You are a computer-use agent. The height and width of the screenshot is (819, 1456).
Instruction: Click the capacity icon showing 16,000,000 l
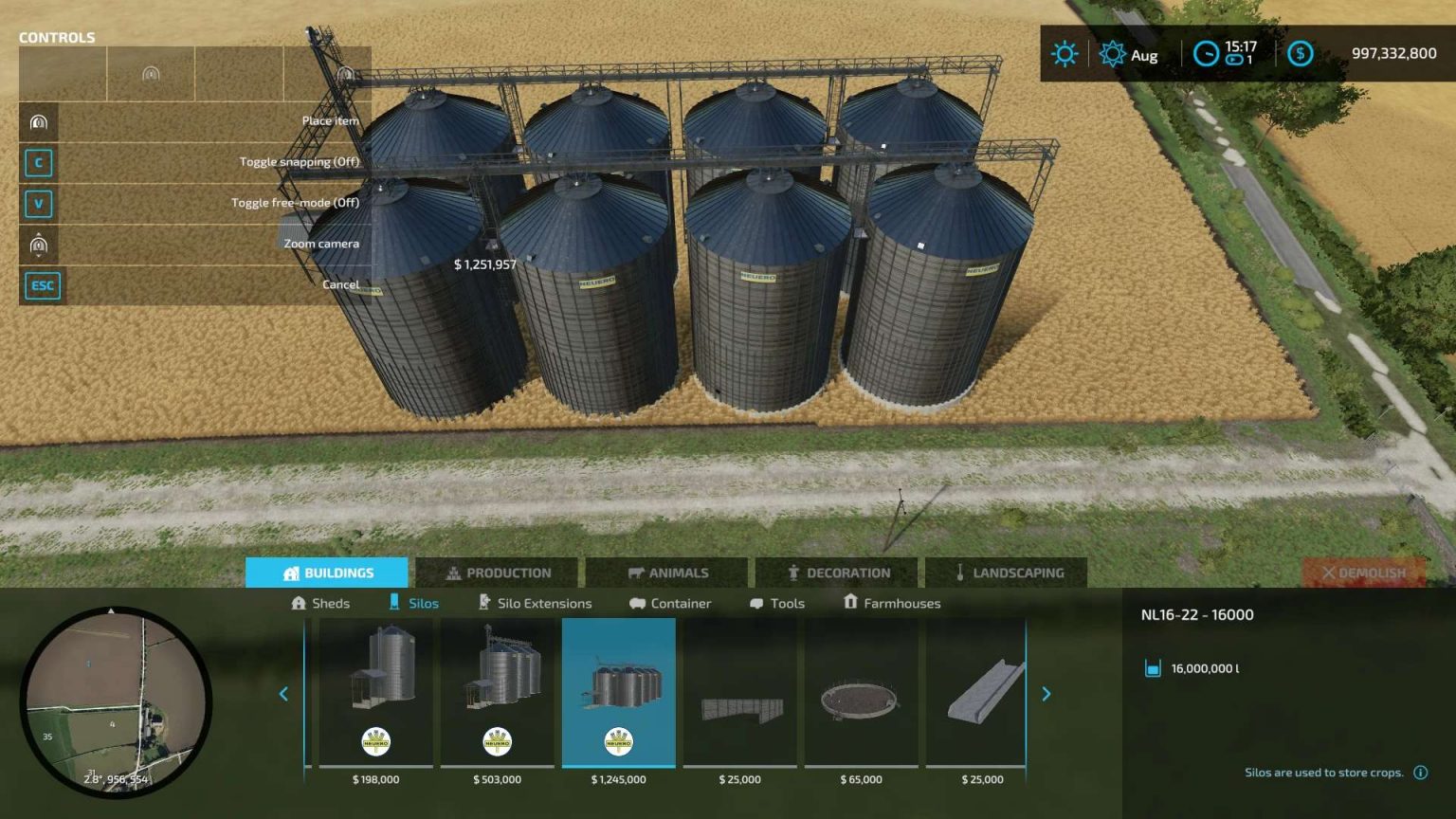(1151, 668)
